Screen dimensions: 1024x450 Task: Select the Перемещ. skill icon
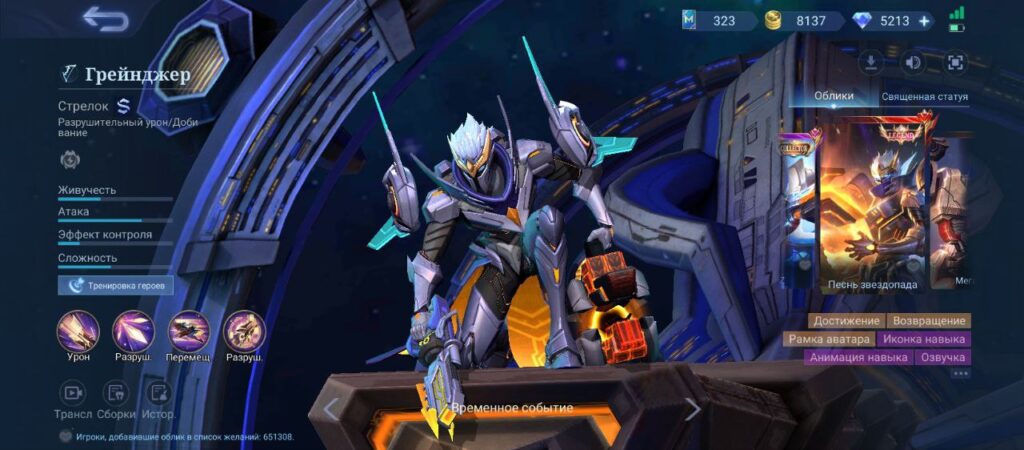click(x=189, y=331)
